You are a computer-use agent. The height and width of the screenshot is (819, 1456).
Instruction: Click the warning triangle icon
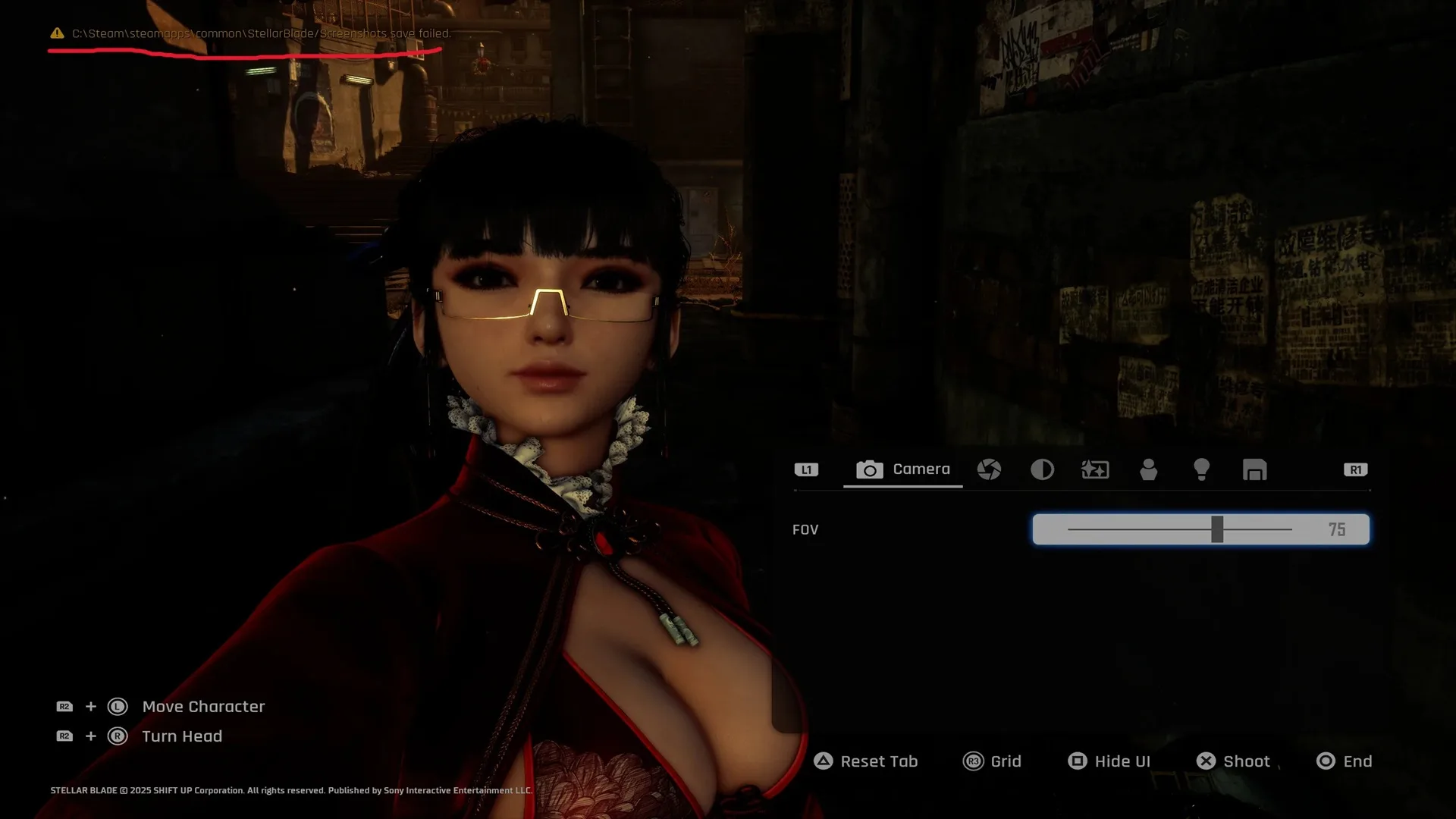[56, 33]
